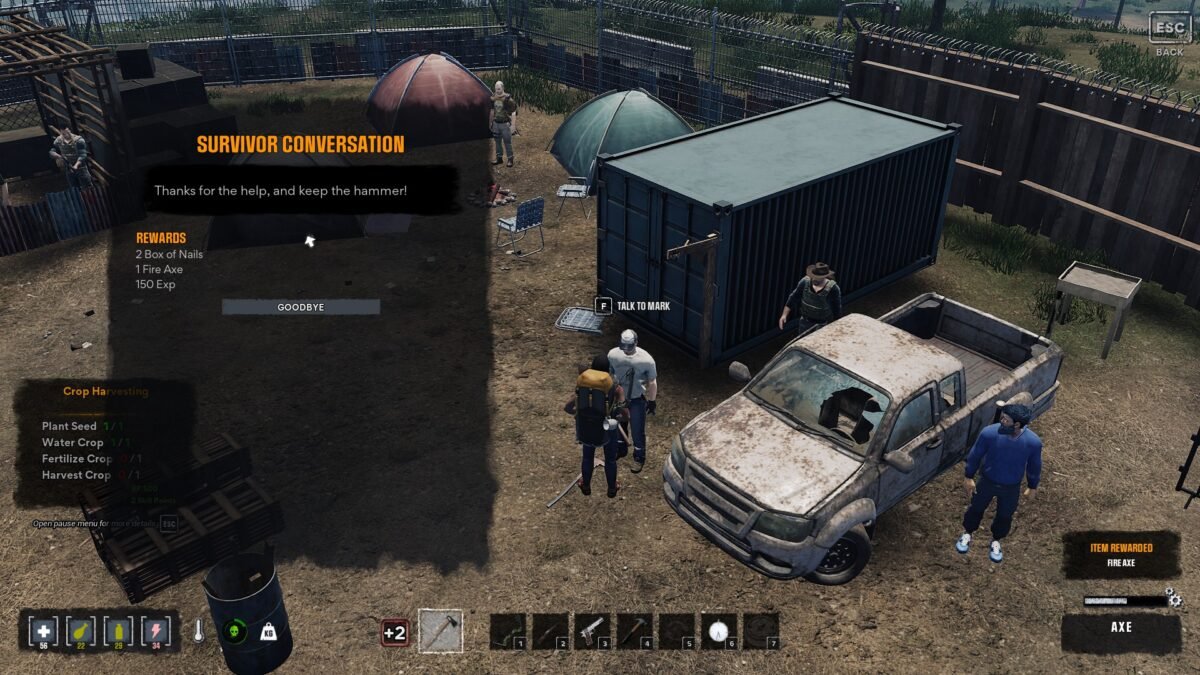Click the KG carry weight icon
Image resolution: width=1200 pixels, height=675 pixels.
(268, 632)
